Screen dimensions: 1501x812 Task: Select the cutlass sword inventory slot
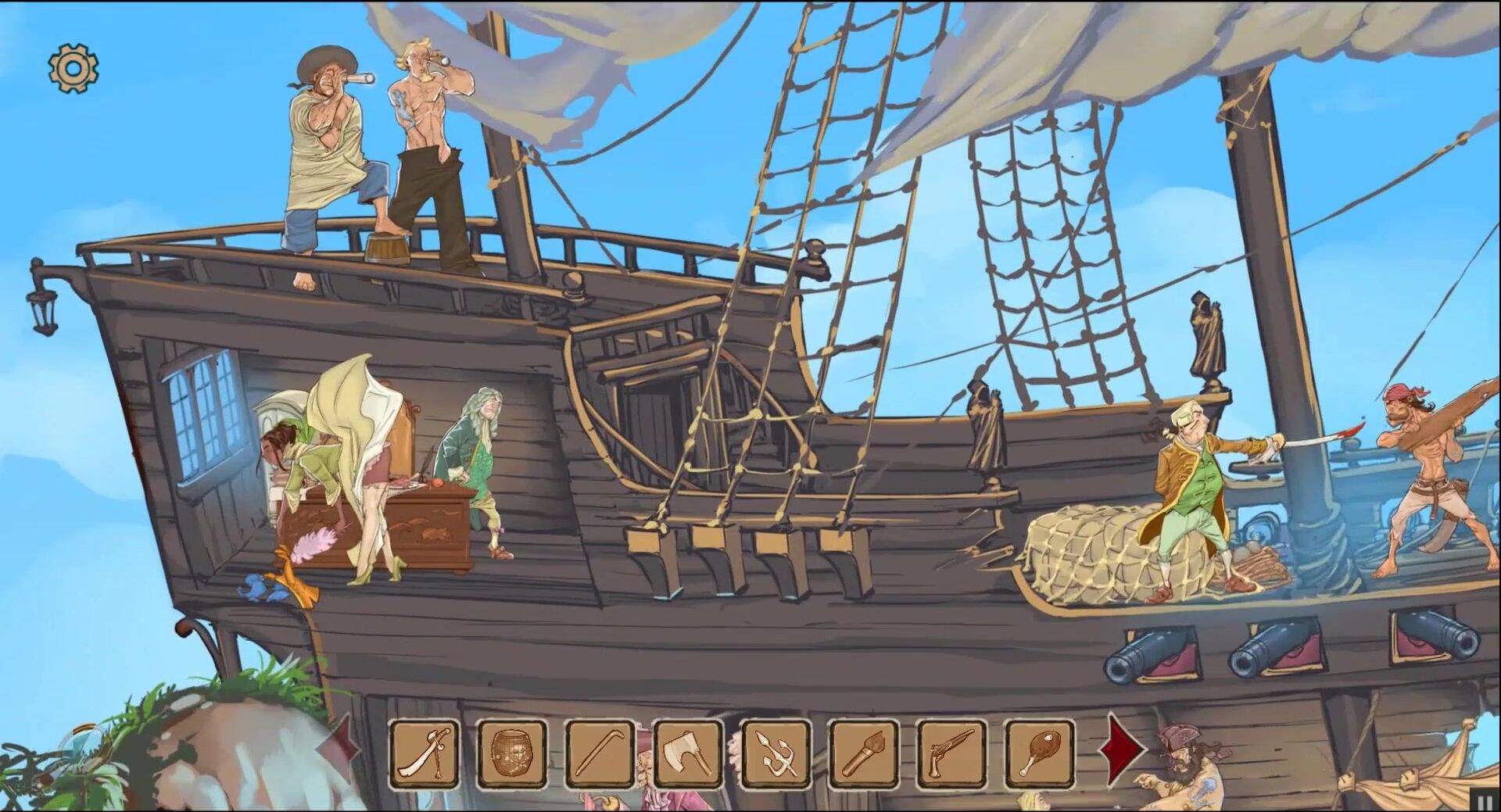[425, 754]
